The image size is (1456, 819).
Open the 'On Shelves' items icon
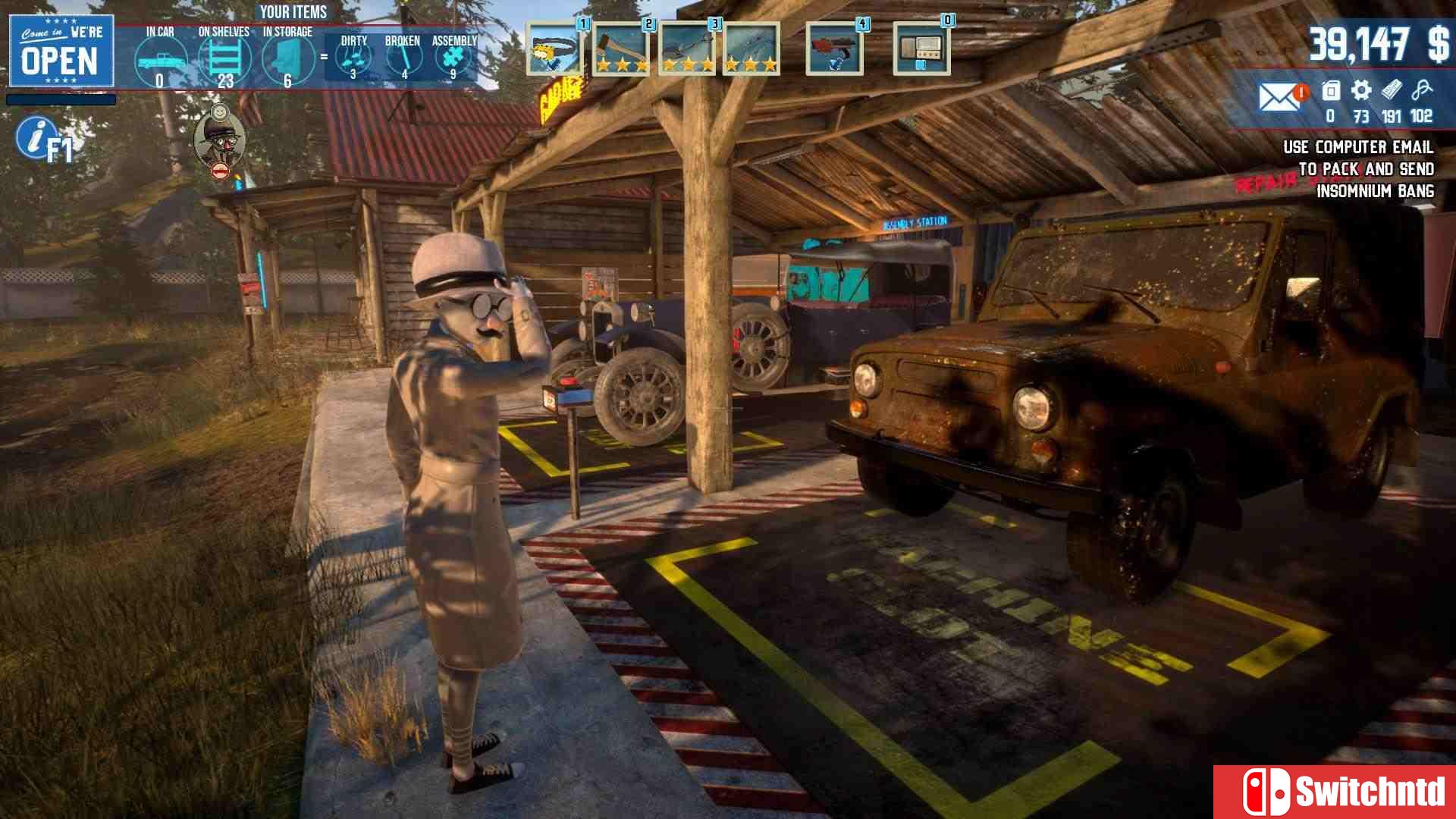click(224, 59)
